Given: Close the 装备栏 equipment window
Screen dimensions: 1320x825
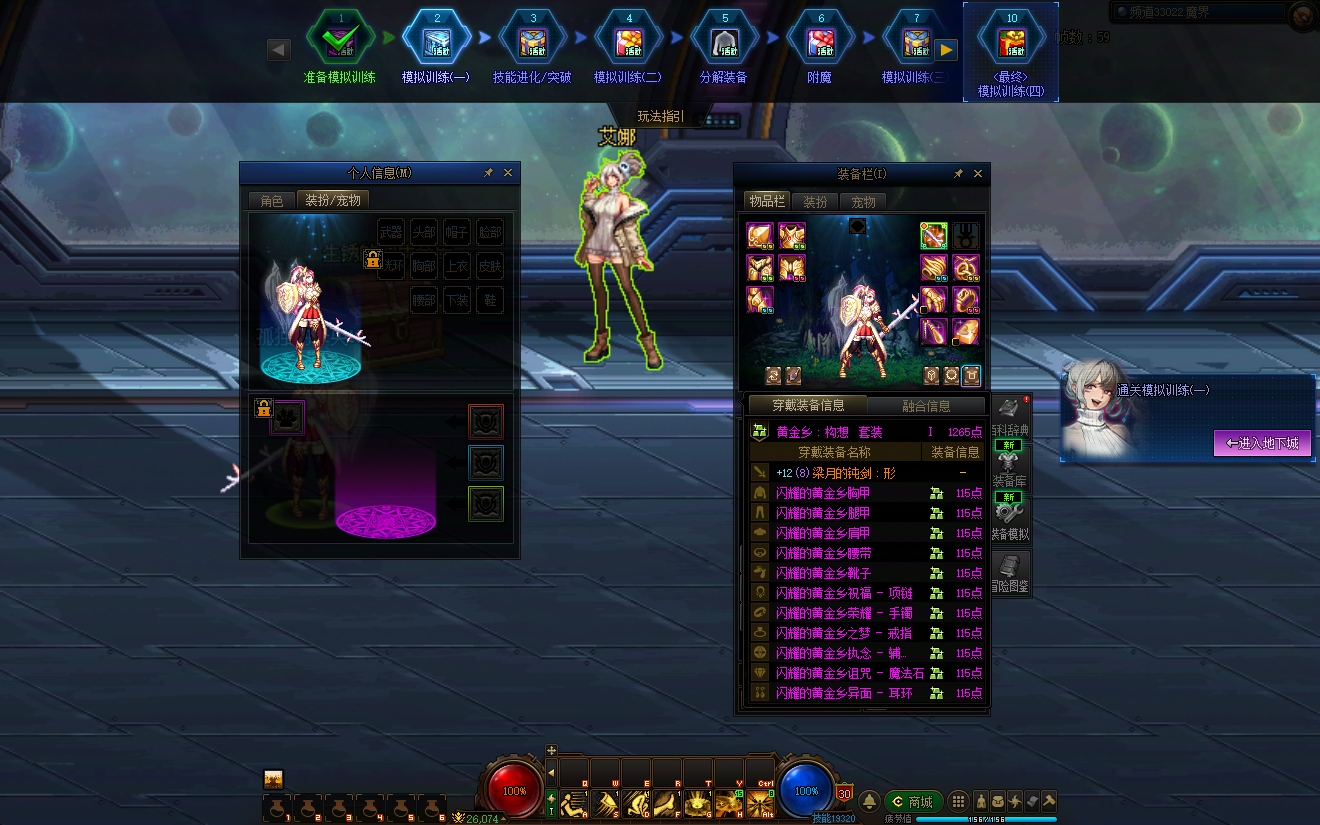Looking at the screenshot, I should tap(978, 174).
